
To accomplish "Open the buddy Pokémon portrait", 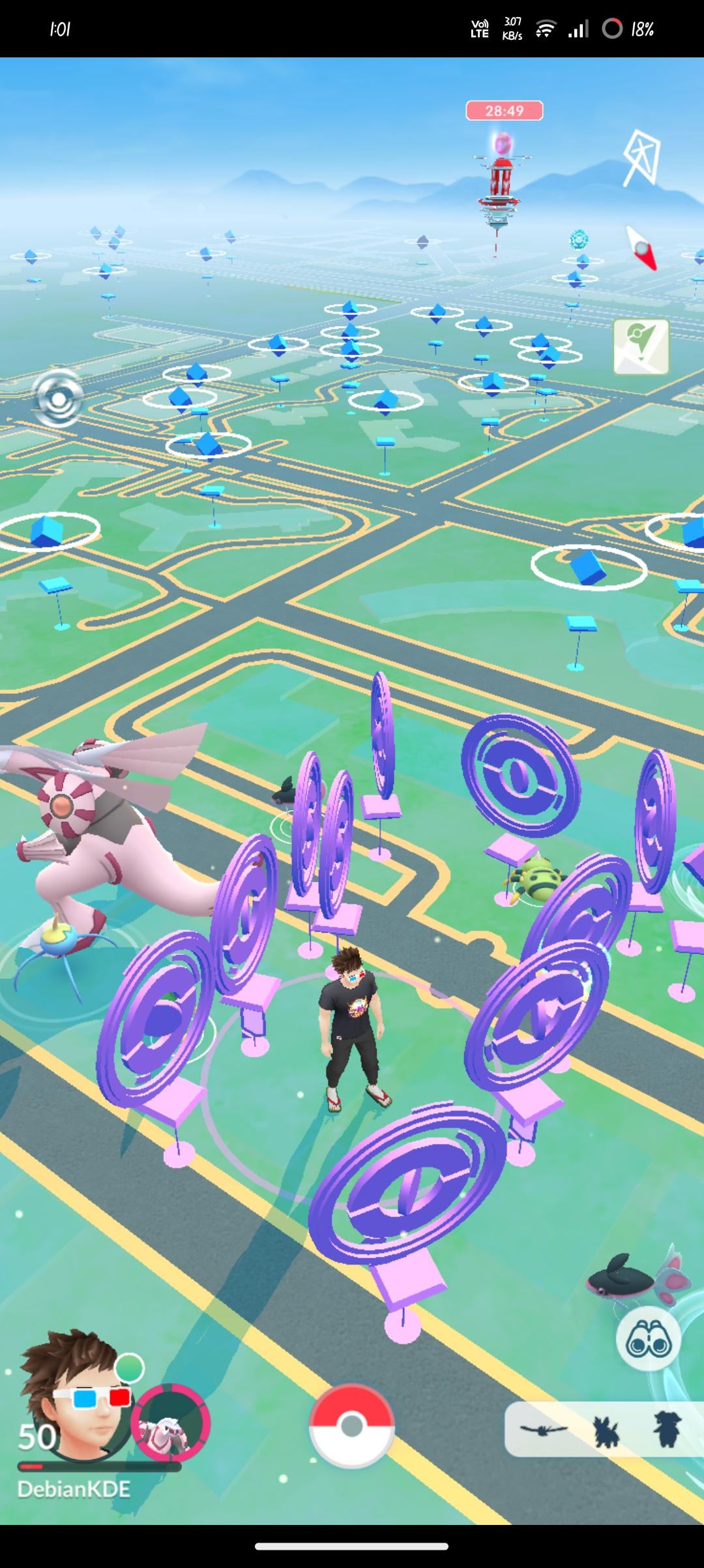I will click(170, 1423).
